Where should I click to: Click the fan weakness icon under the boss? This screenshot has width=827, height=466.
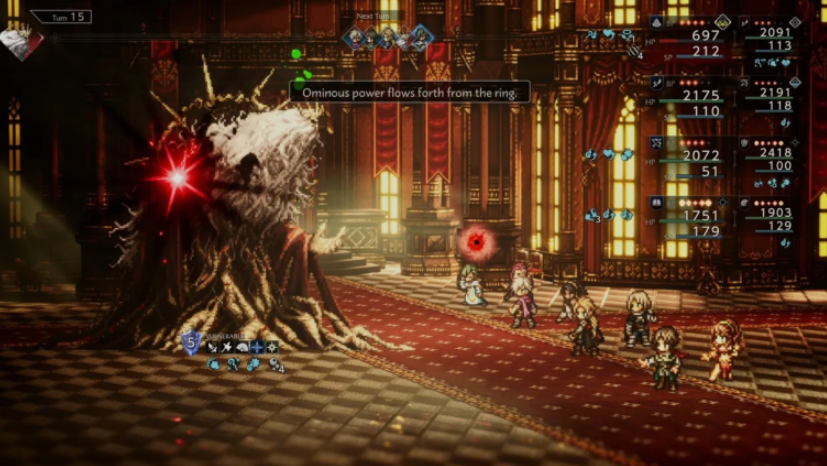242,347
